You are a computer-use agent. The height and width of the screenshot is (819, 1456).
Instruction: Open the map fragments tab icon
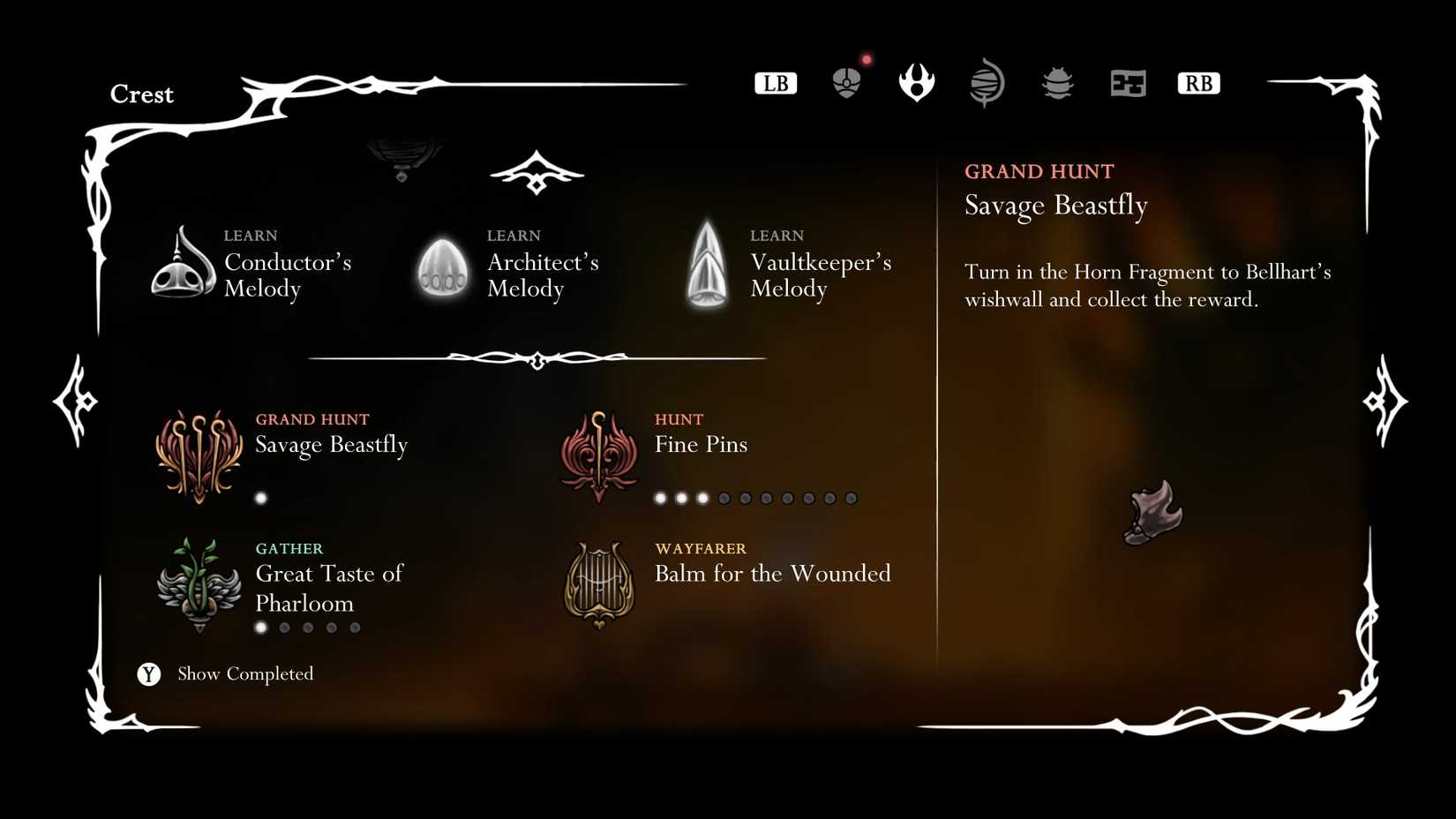1127,82
